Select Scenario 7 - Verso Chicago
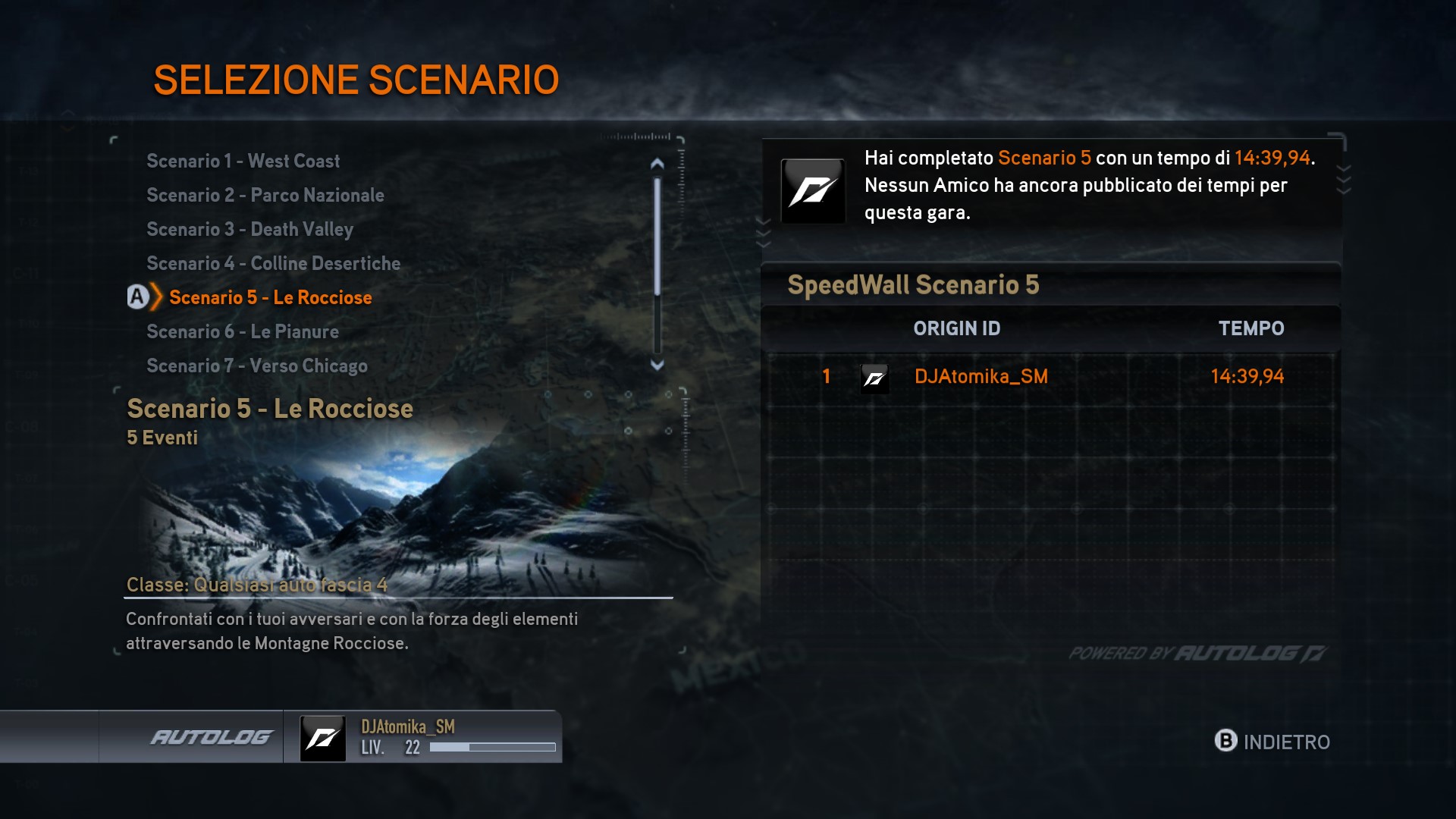Viewport: 1456px width, 819px height. 256,366
